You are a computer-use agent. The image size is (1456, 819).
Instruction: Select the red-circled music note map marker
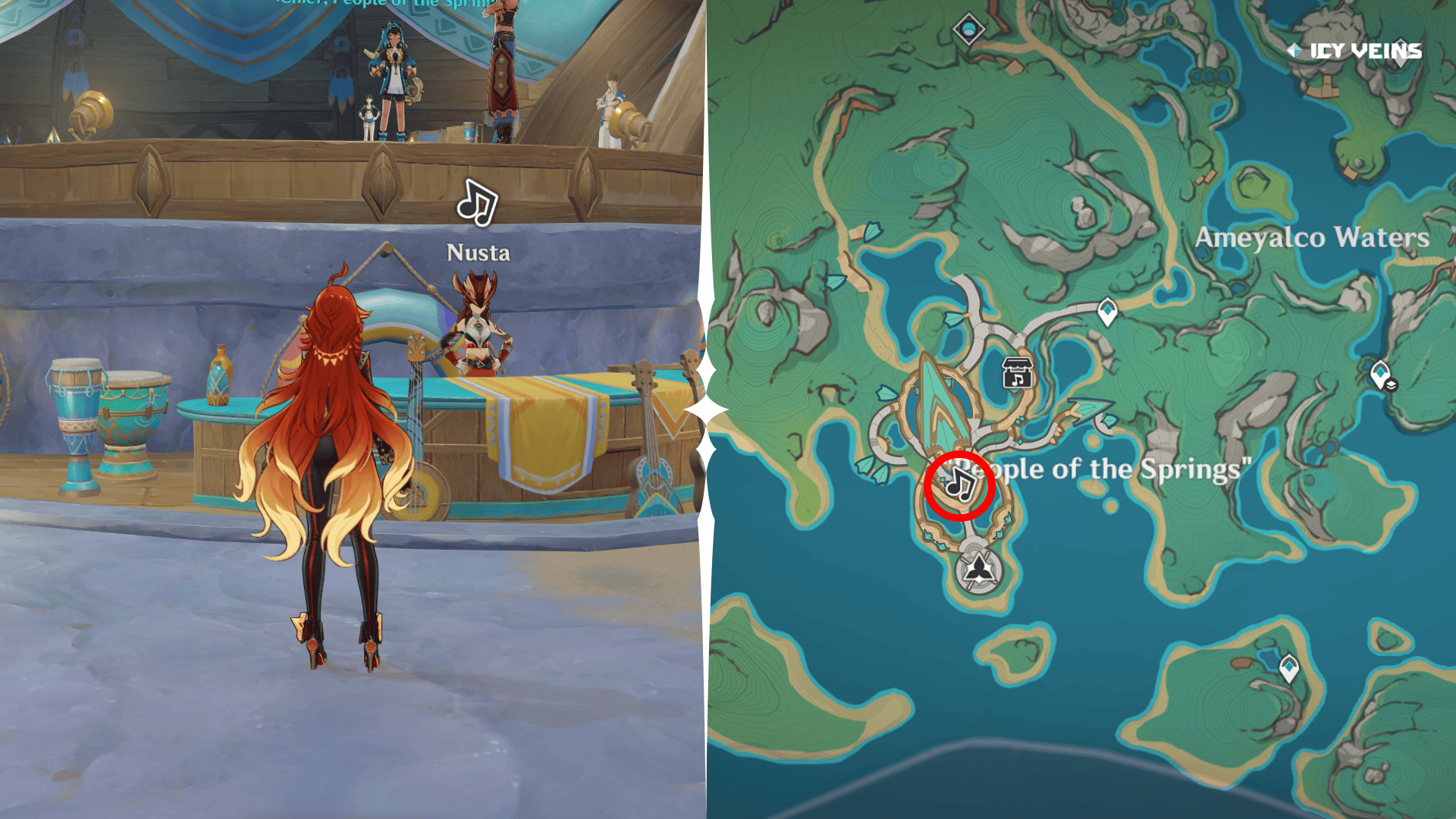959,485
